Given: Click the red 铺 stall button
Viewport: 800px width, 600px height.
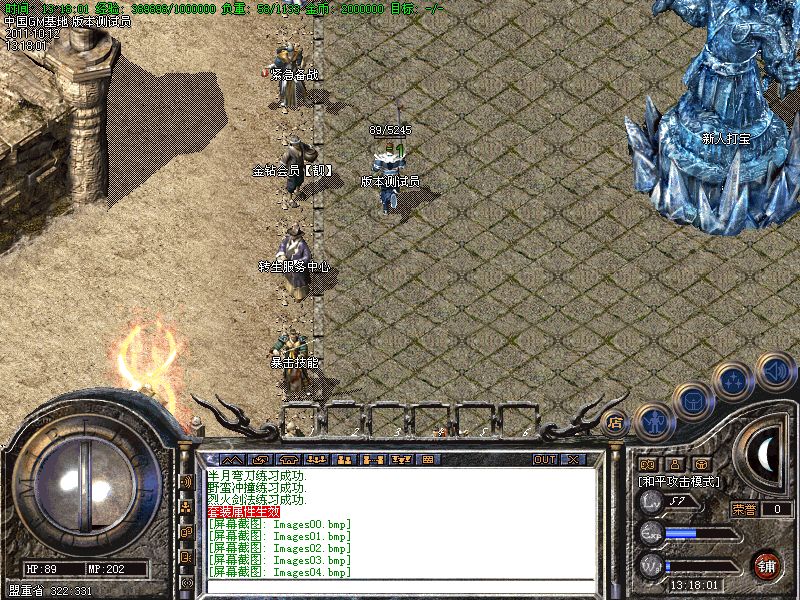Looking at the screenshot, I should click(768, 564).
